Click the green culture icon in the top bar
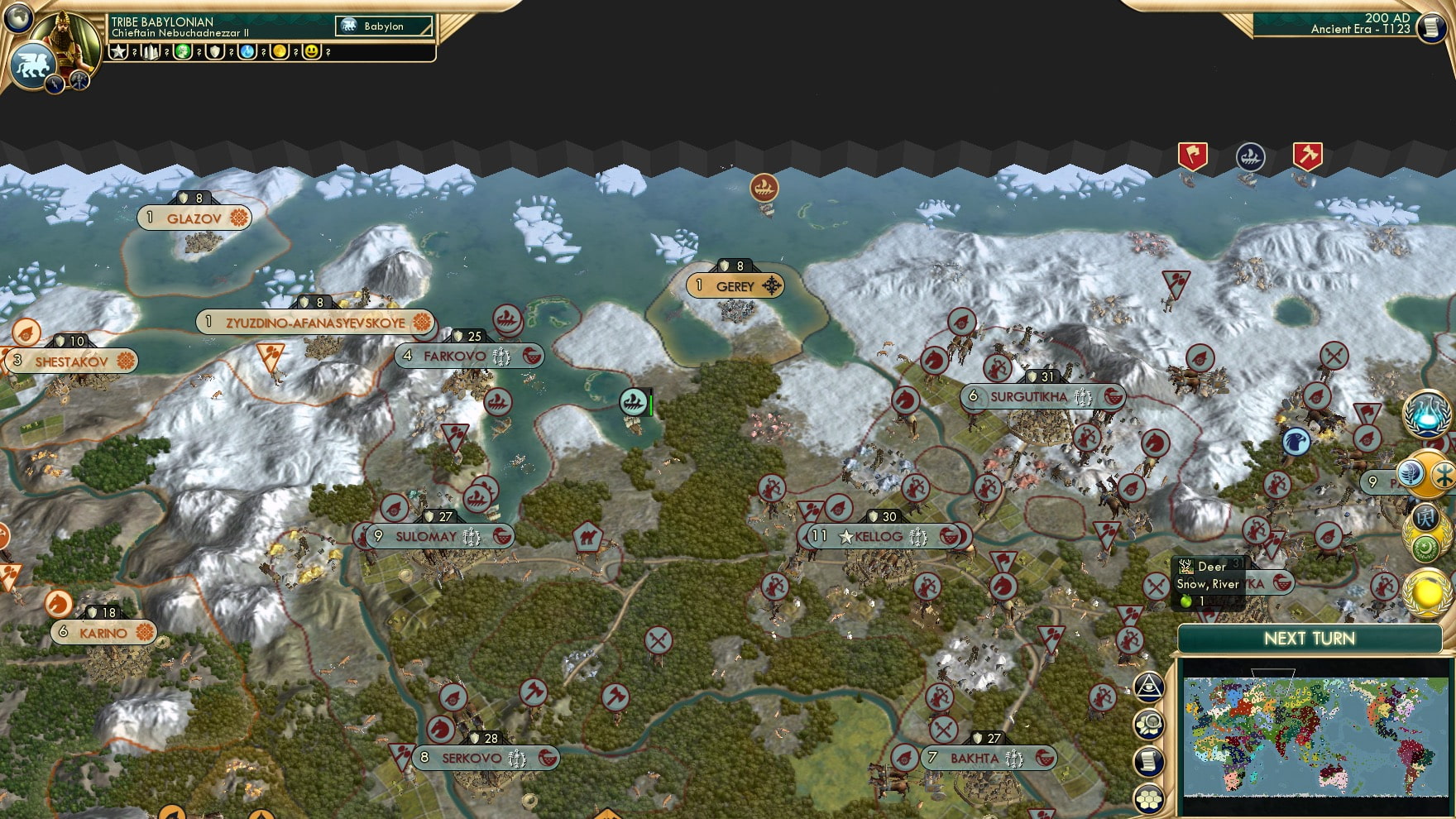The image size is (1456, 819). pos(183,51)
